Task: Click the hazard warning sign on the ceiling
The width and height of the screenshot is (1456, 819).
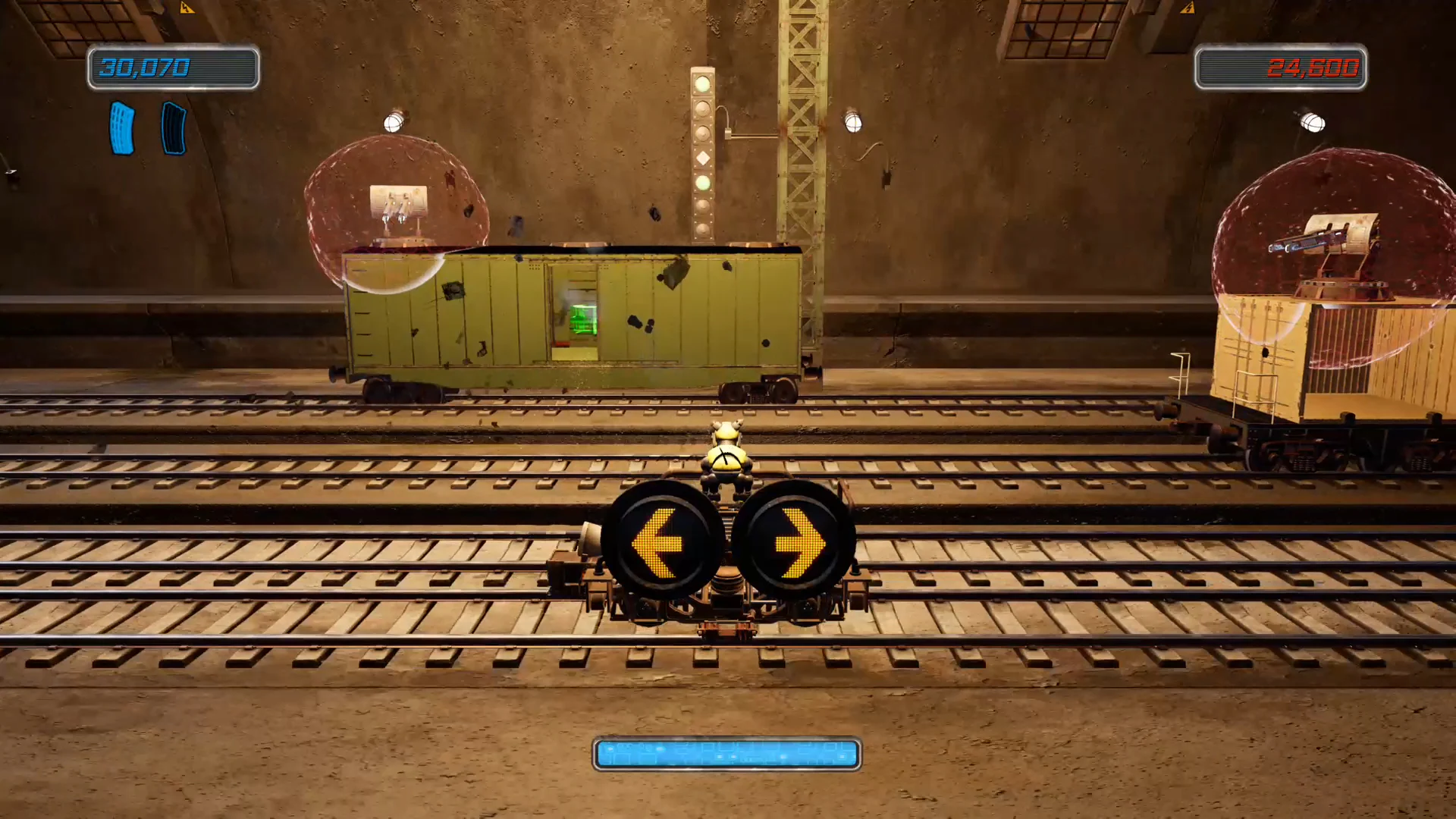Action: coord(187,8)
